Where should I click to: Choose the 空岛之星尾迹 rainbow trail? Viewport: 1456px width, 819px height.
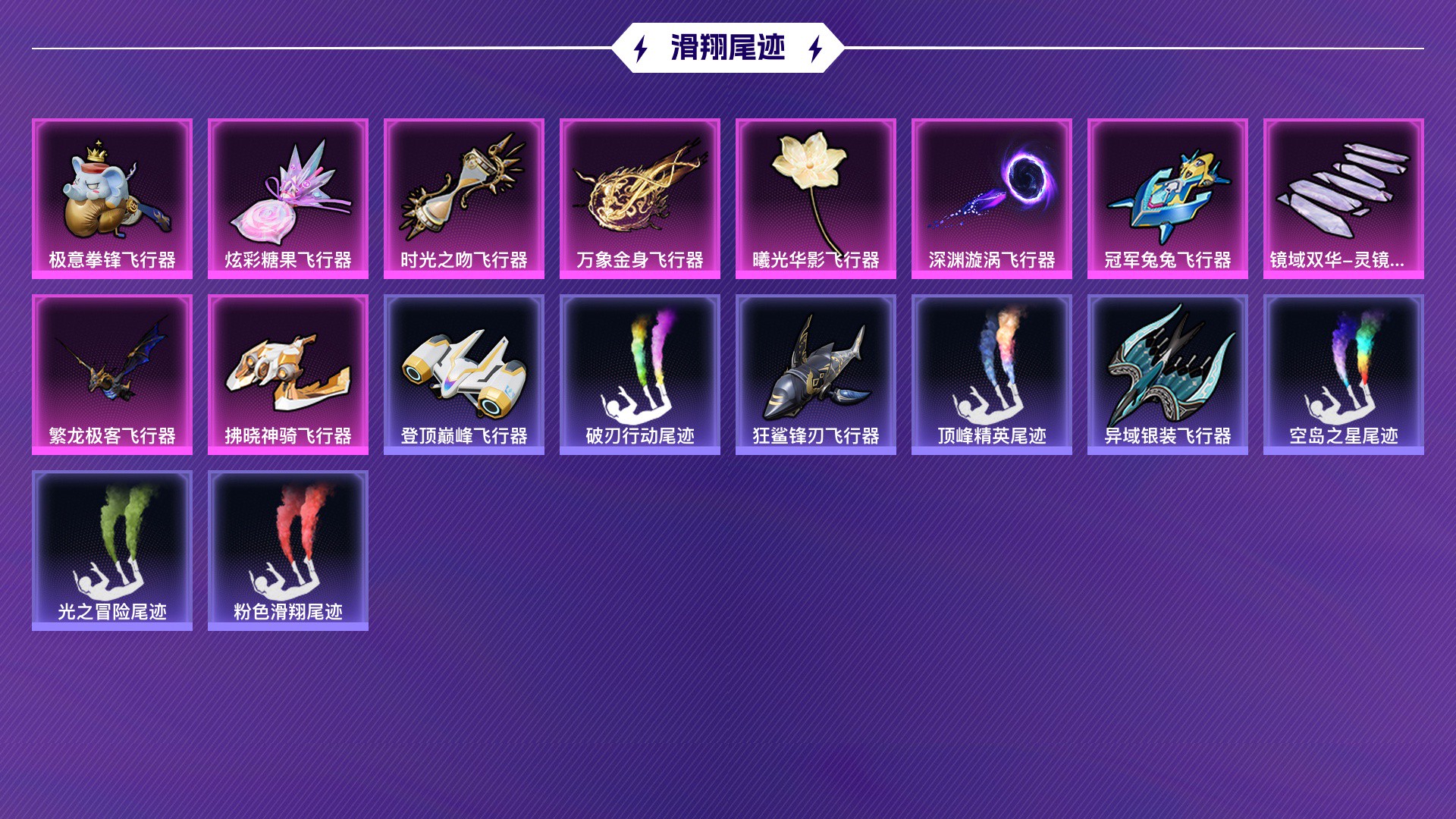[1342, 372]
